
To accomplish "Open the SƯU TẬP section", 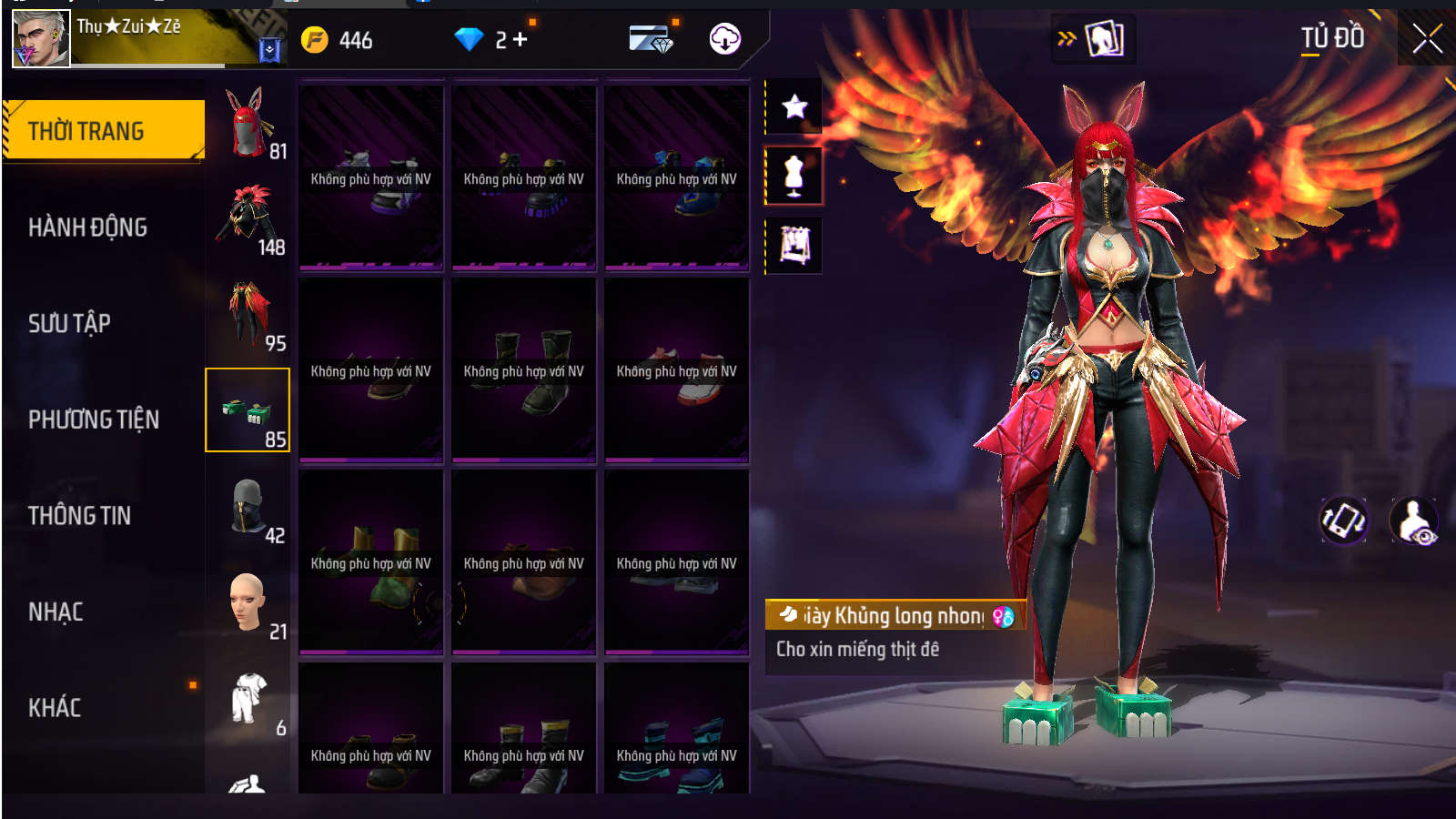I will [x=69, y=323].
